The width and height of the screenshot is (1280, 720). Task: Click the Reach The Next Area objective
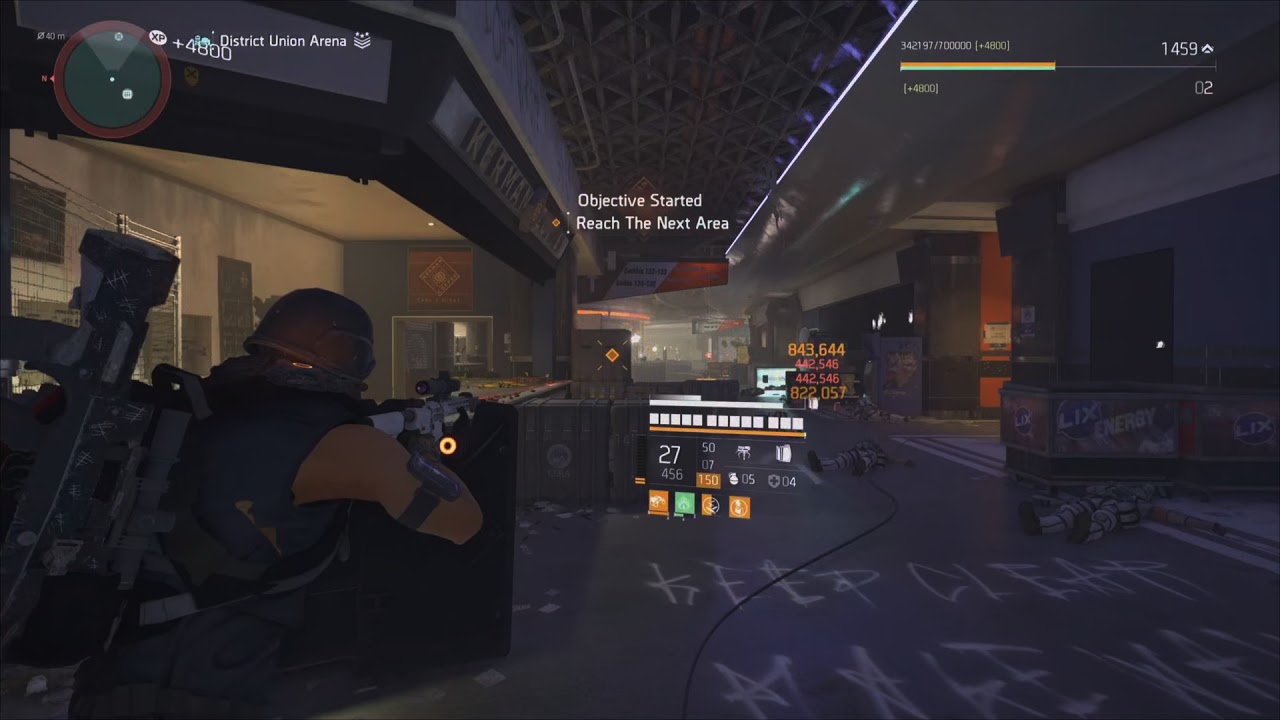click(652, 223)
